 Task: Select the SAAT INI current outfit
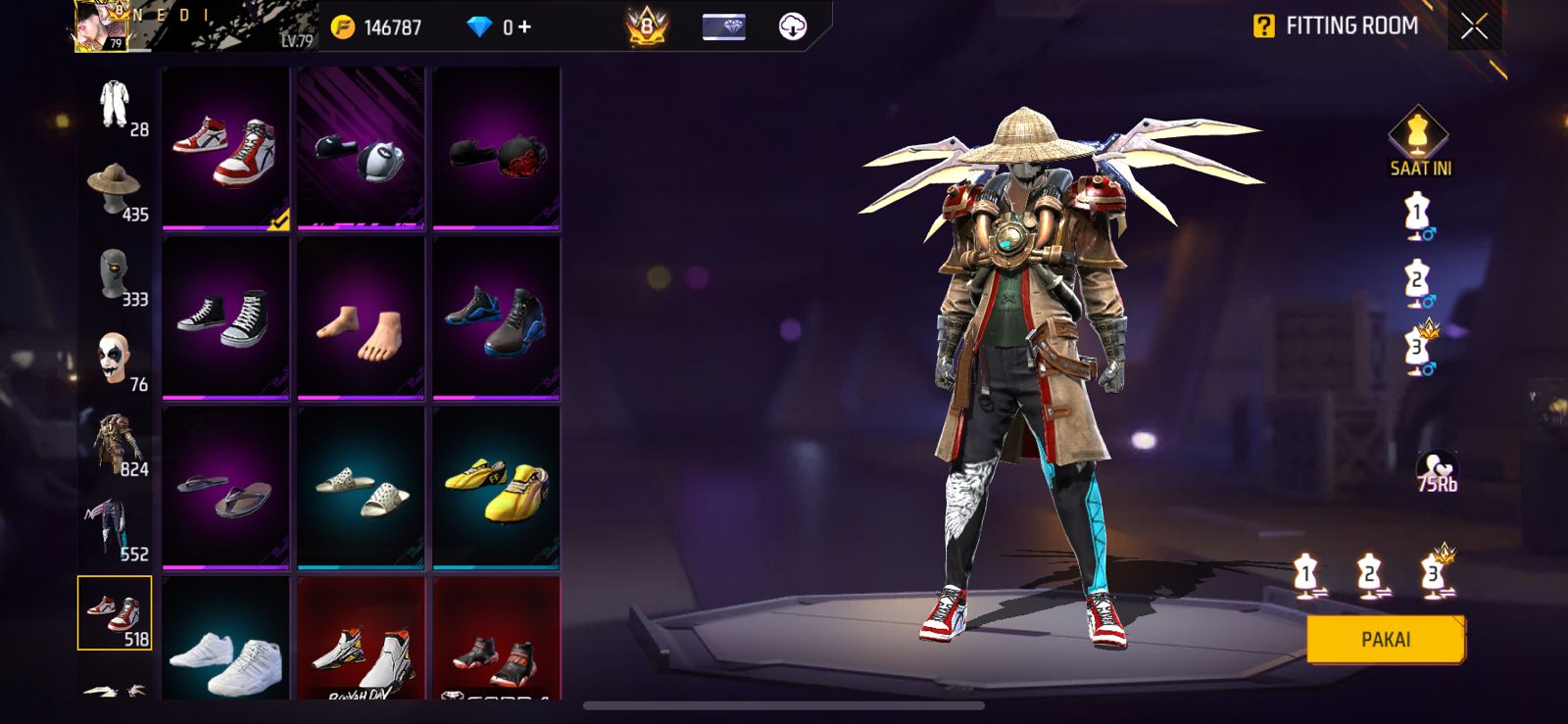(x=1419, y=142)
